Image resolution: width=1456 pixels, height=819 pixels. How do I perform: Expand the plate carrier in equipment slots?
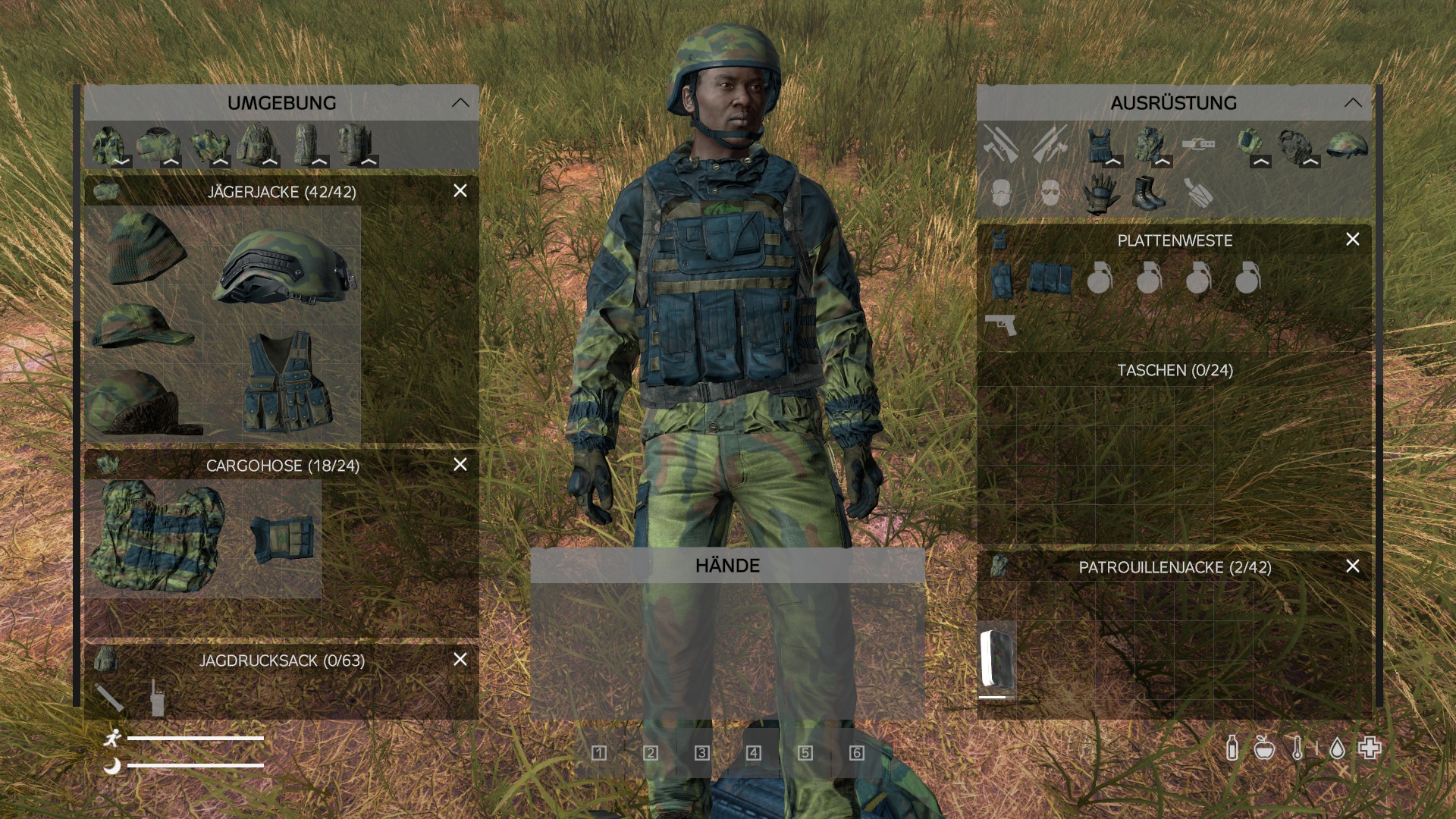pos(1113,161)
